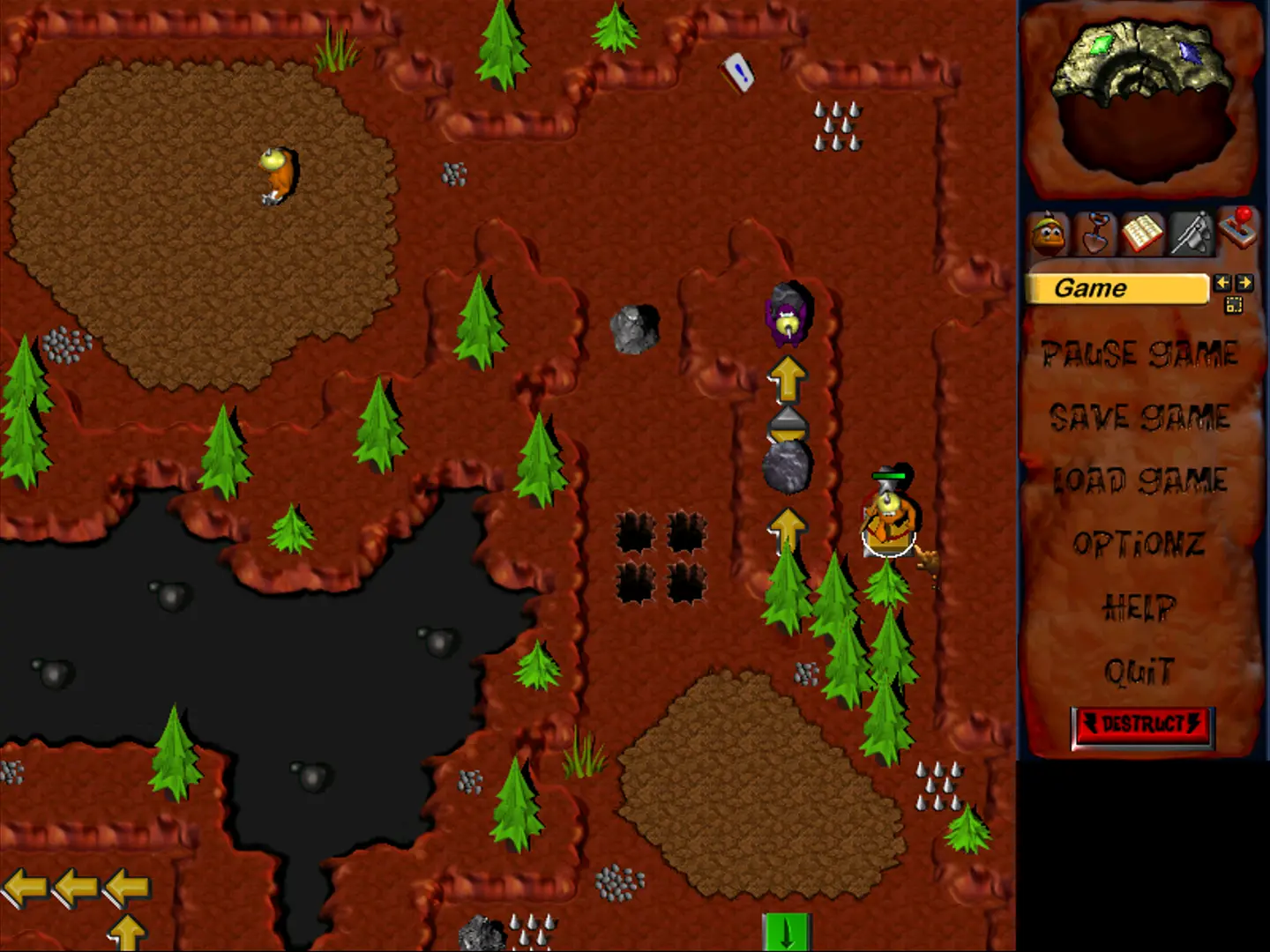Open the Optionz menu
Image resolution: width=1270 pixels, height=952 pixels.
click(1139, 544)
